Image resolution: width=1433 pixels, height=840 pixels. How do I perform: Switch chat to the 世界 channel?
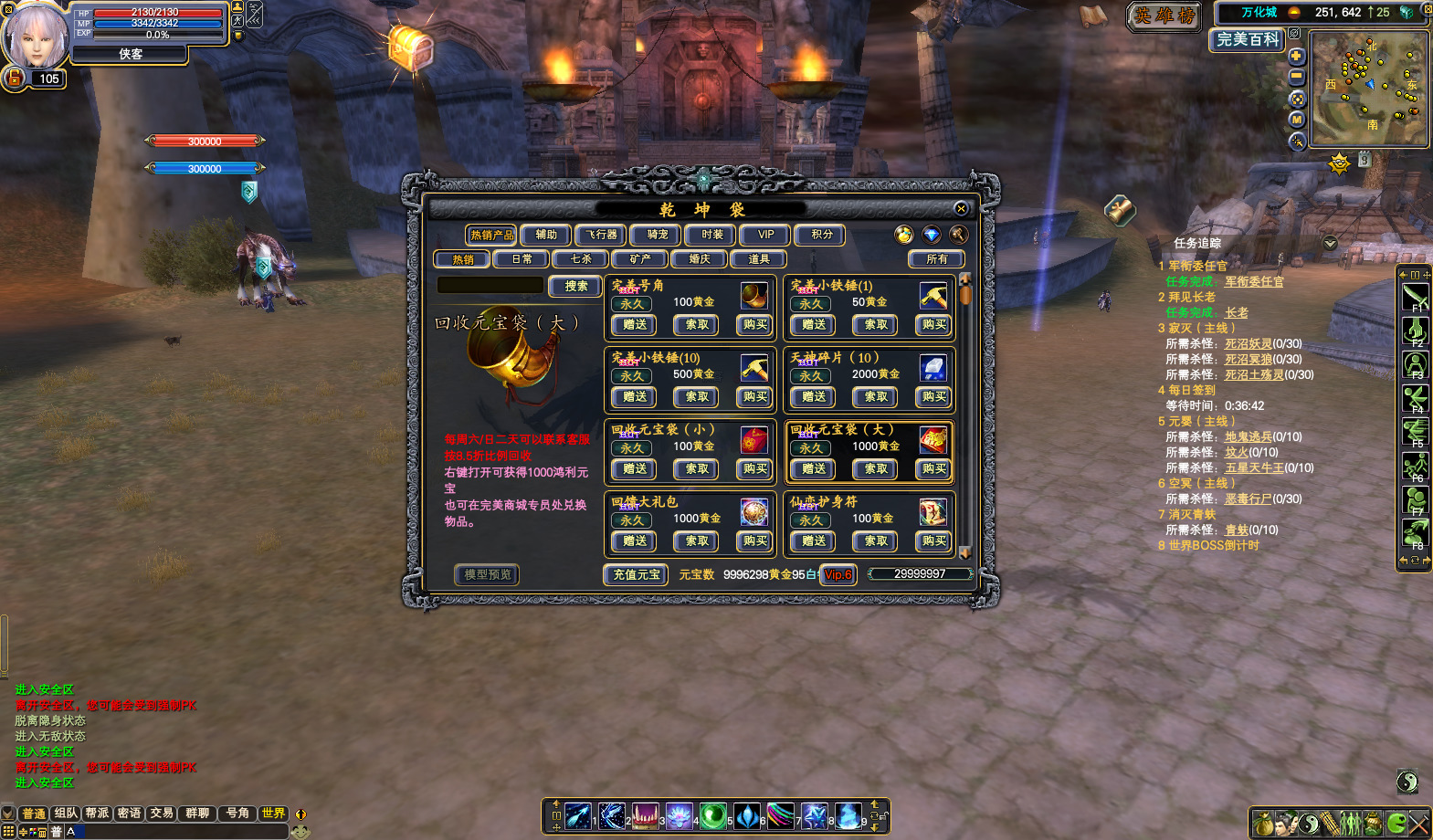click(x=273, y=814)
